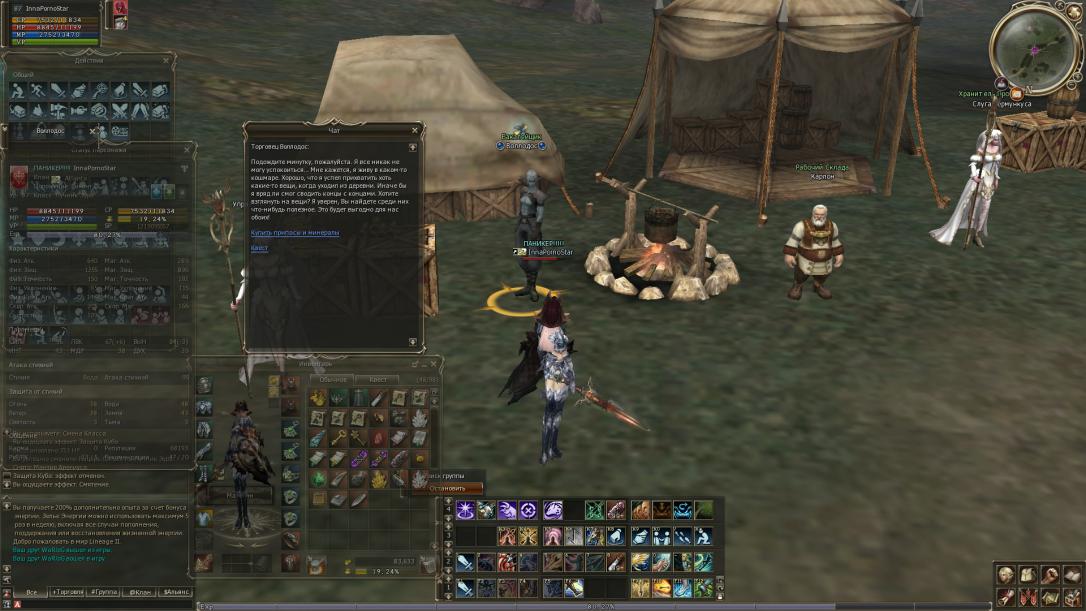This screenshot has width=1086, height=611.
Task: Close the Действия actions window
Action: coord(166,60)
